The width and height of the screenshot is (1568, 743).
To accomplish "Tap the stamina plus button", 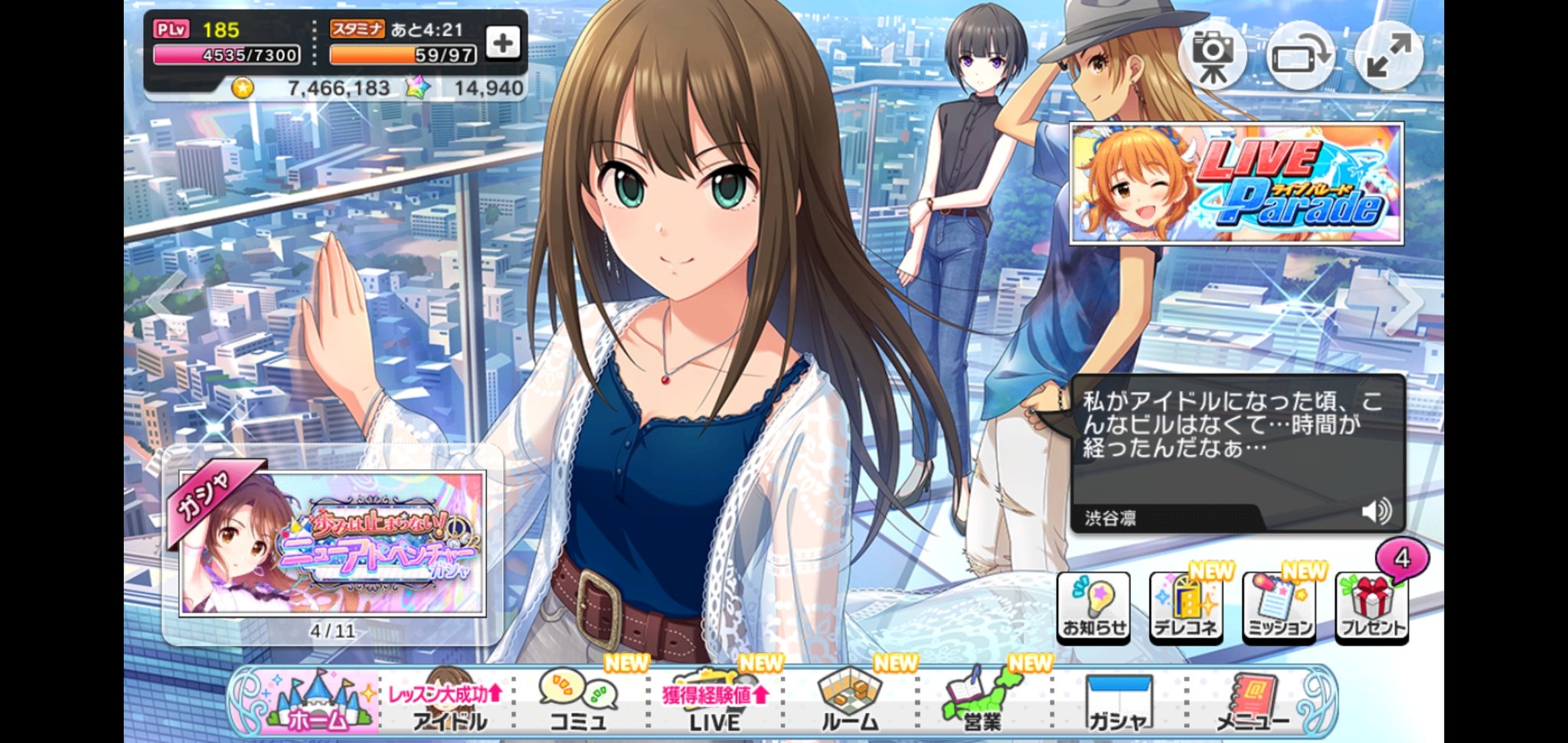I will coord(502,43).
